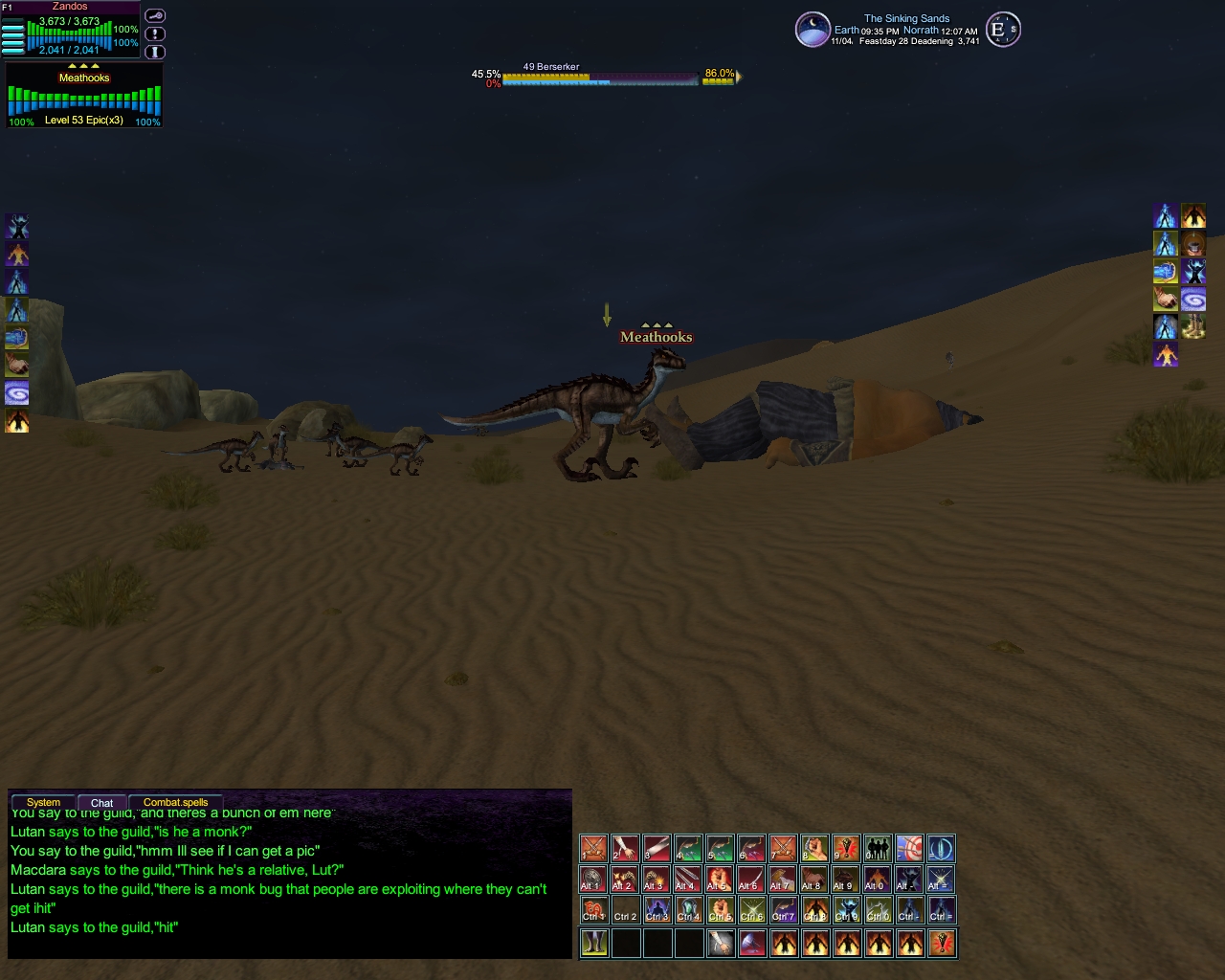Viewport: 1225px width, 980px height.
Task: Use the Ctrl 9 blue glowing figure ability
Action: click(x=846, y=911)
